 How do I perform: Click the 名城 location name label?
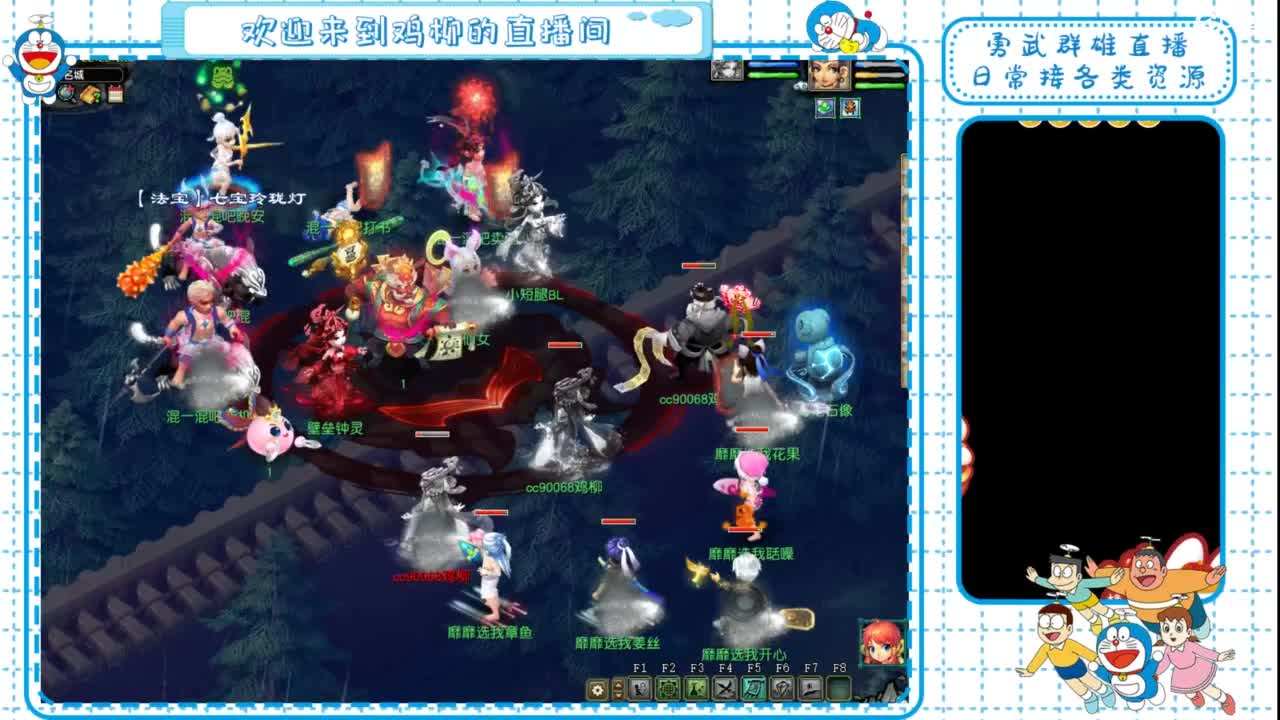click(74, 74)
